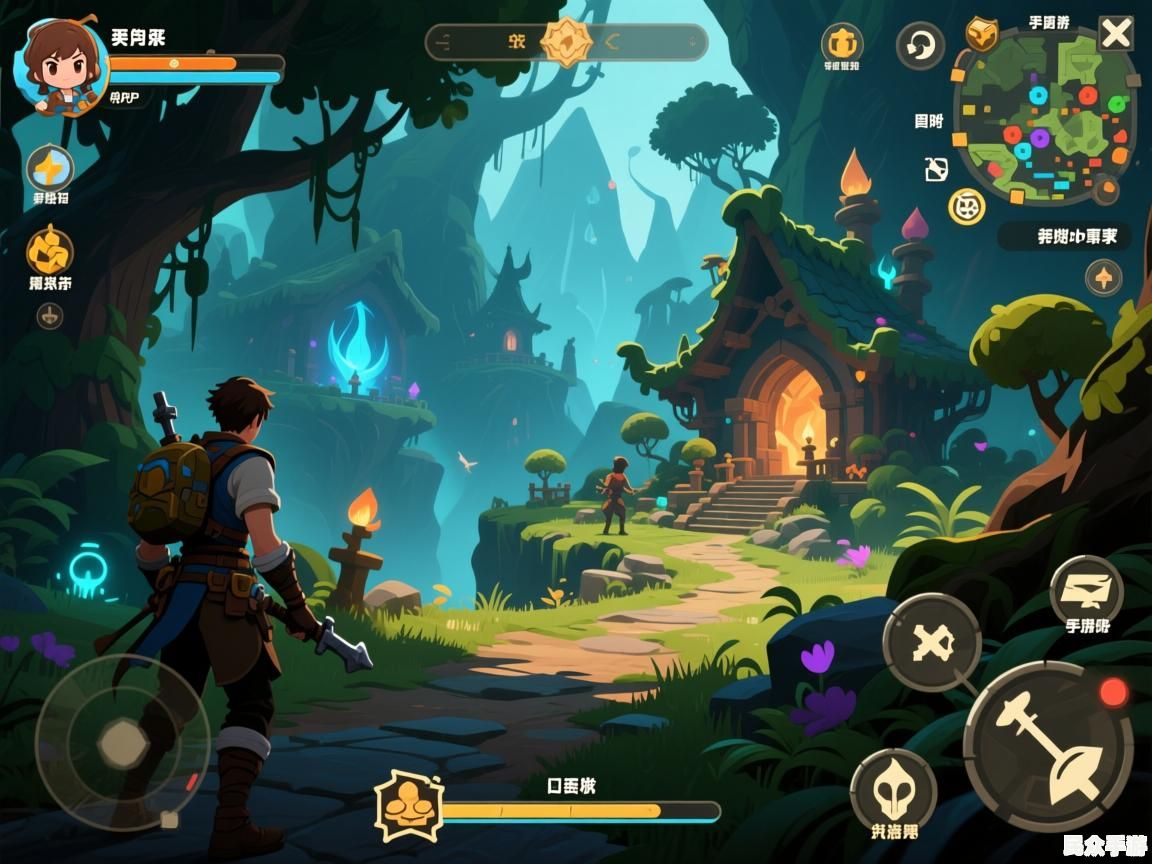The height and width of the screenshot is (864, 1152).
Task: Click the virtual joystick thumb pad
Action: [x=123, y=742]
